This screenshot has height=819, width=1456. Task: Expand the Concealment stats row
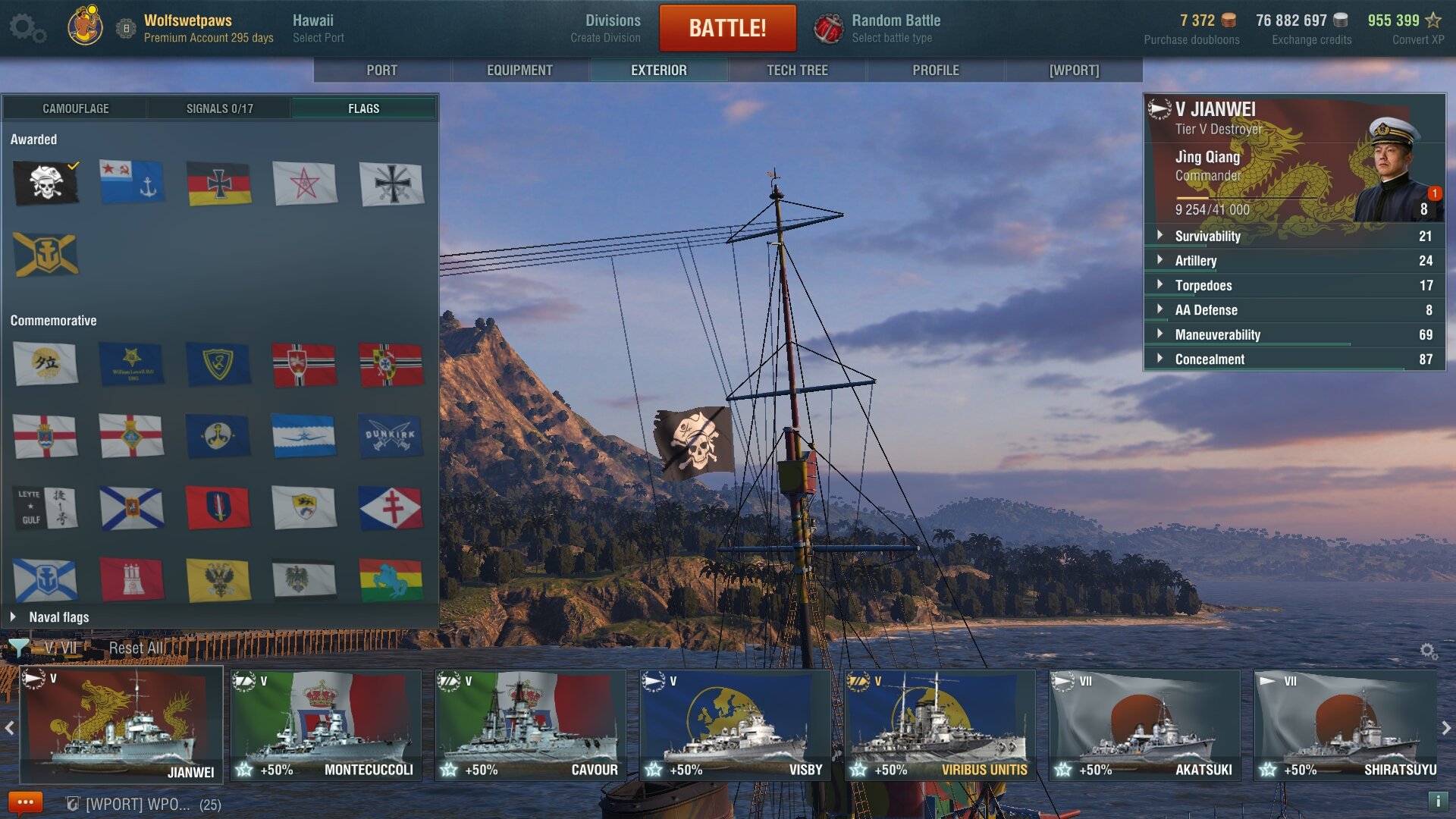1209,359
